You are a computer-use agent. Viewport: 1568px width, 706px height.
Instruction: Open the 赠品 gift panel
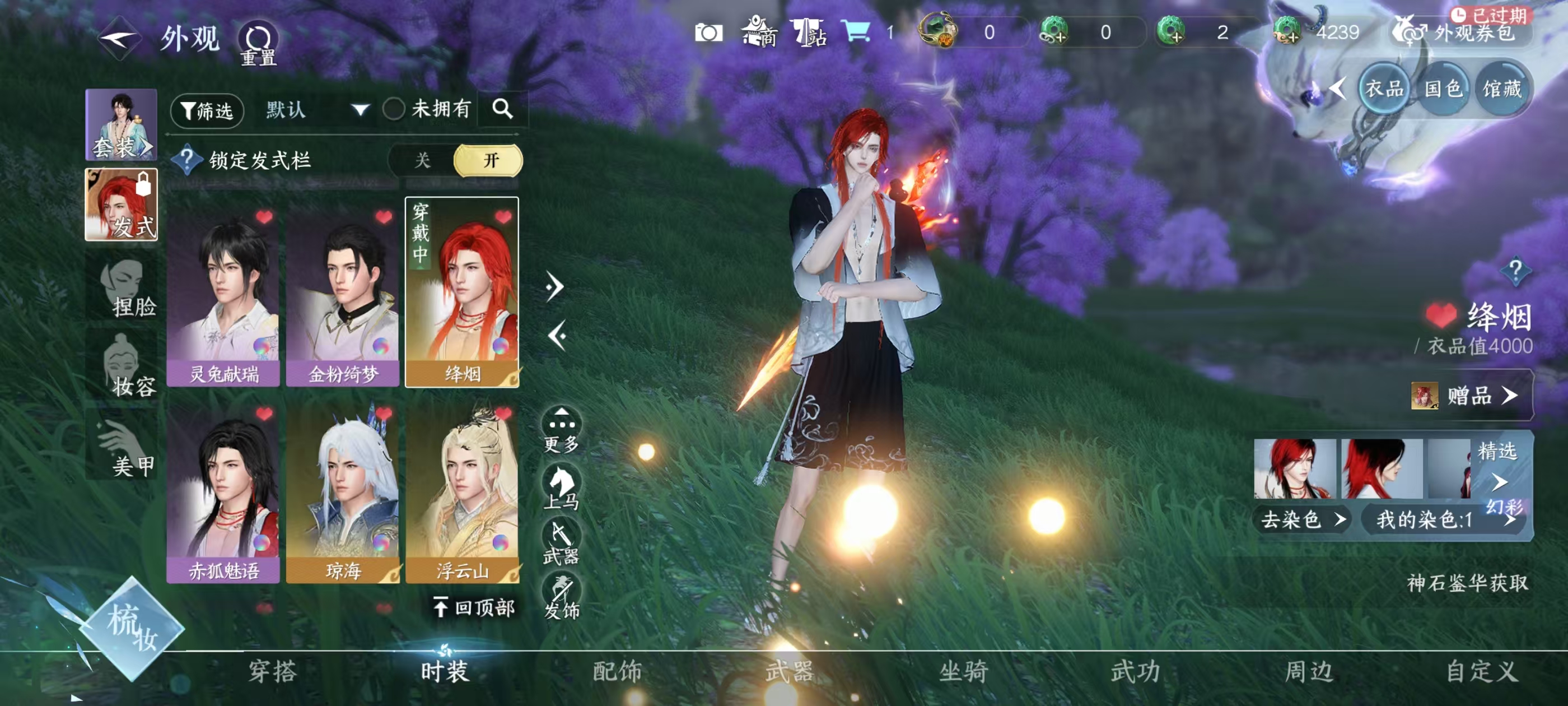1470,396
